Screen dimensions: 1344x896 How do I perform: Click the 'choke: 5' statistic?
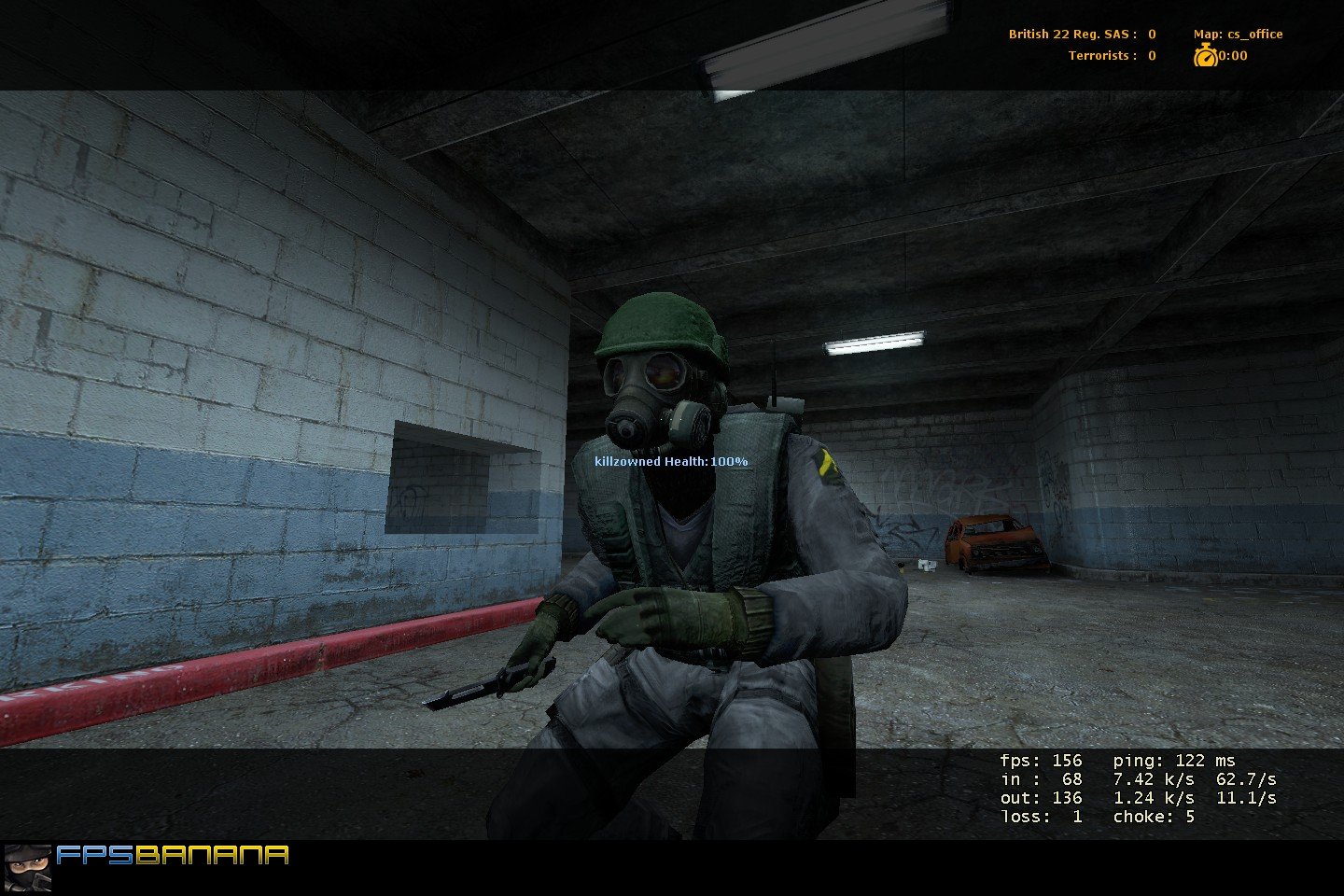(x=1153, y=816)
